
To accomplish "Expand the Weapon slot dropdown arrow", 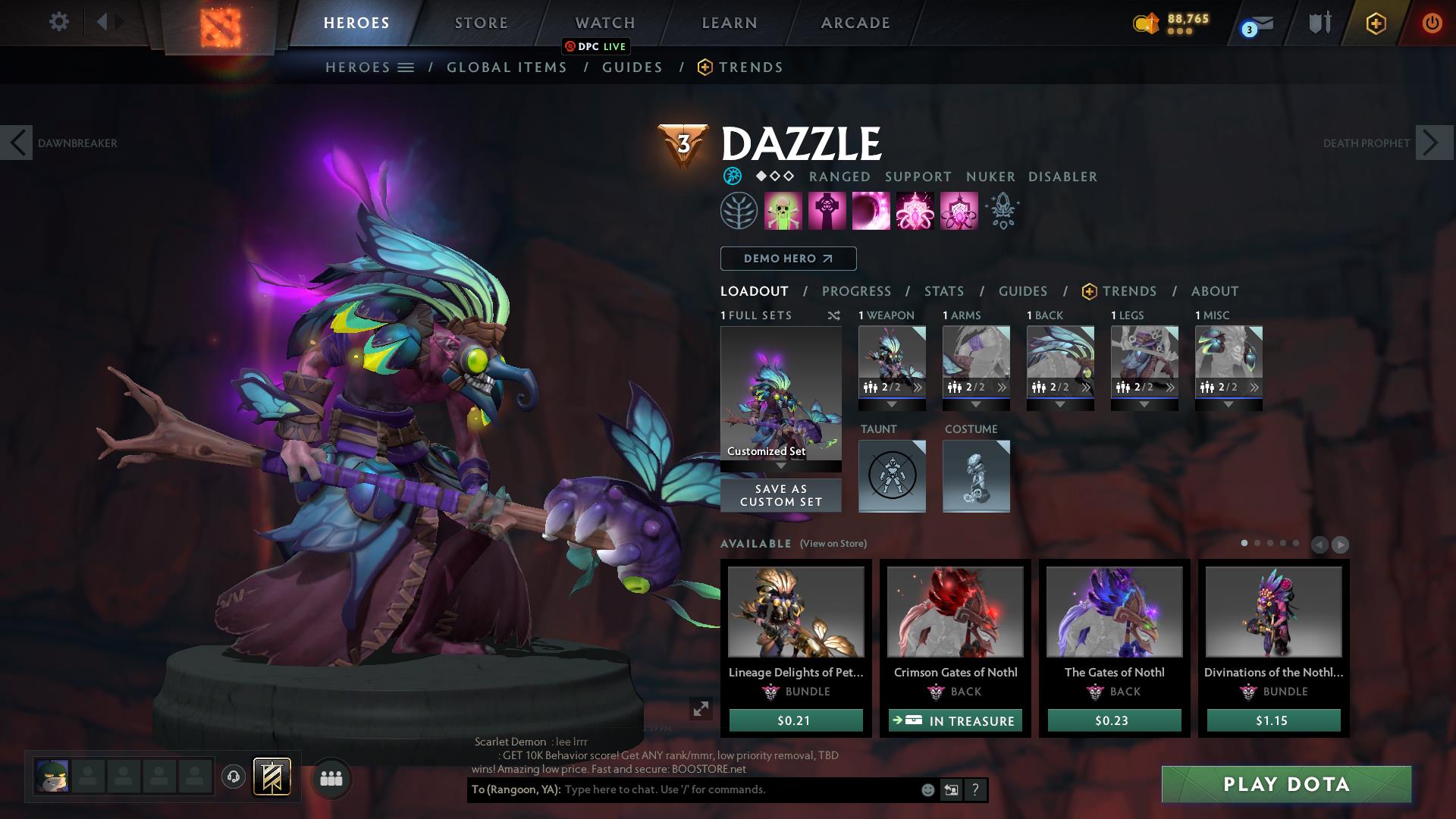I will point(892,404).
